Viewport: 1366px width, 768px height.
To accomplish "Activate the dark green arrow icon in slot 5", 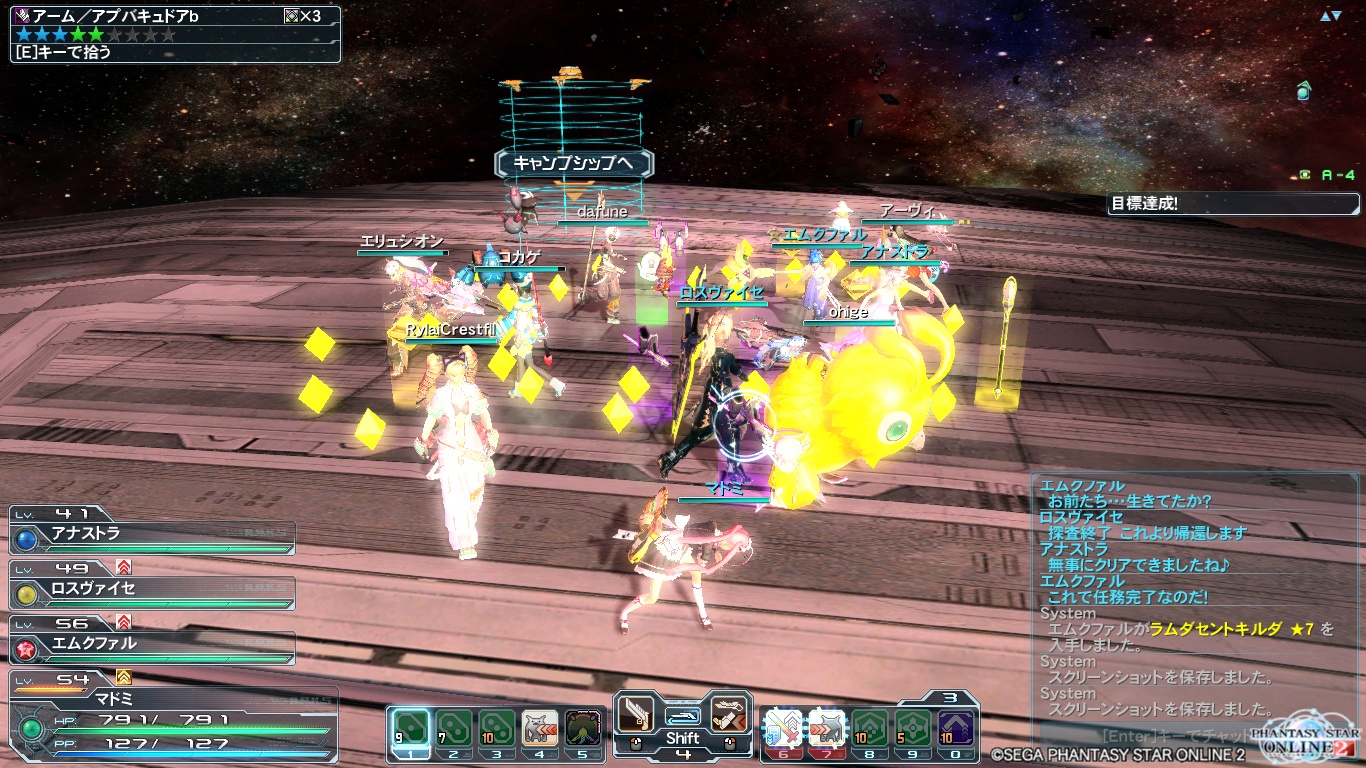I will click(x=583, y=727).
